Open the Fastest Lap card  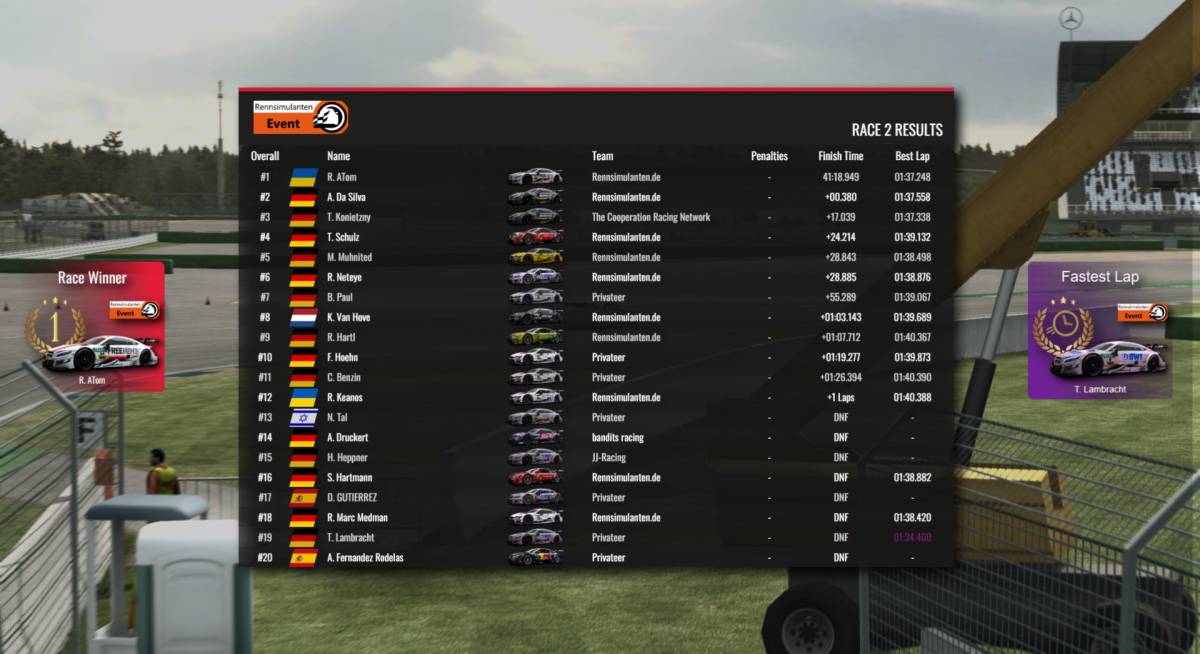pos(1099,330)
